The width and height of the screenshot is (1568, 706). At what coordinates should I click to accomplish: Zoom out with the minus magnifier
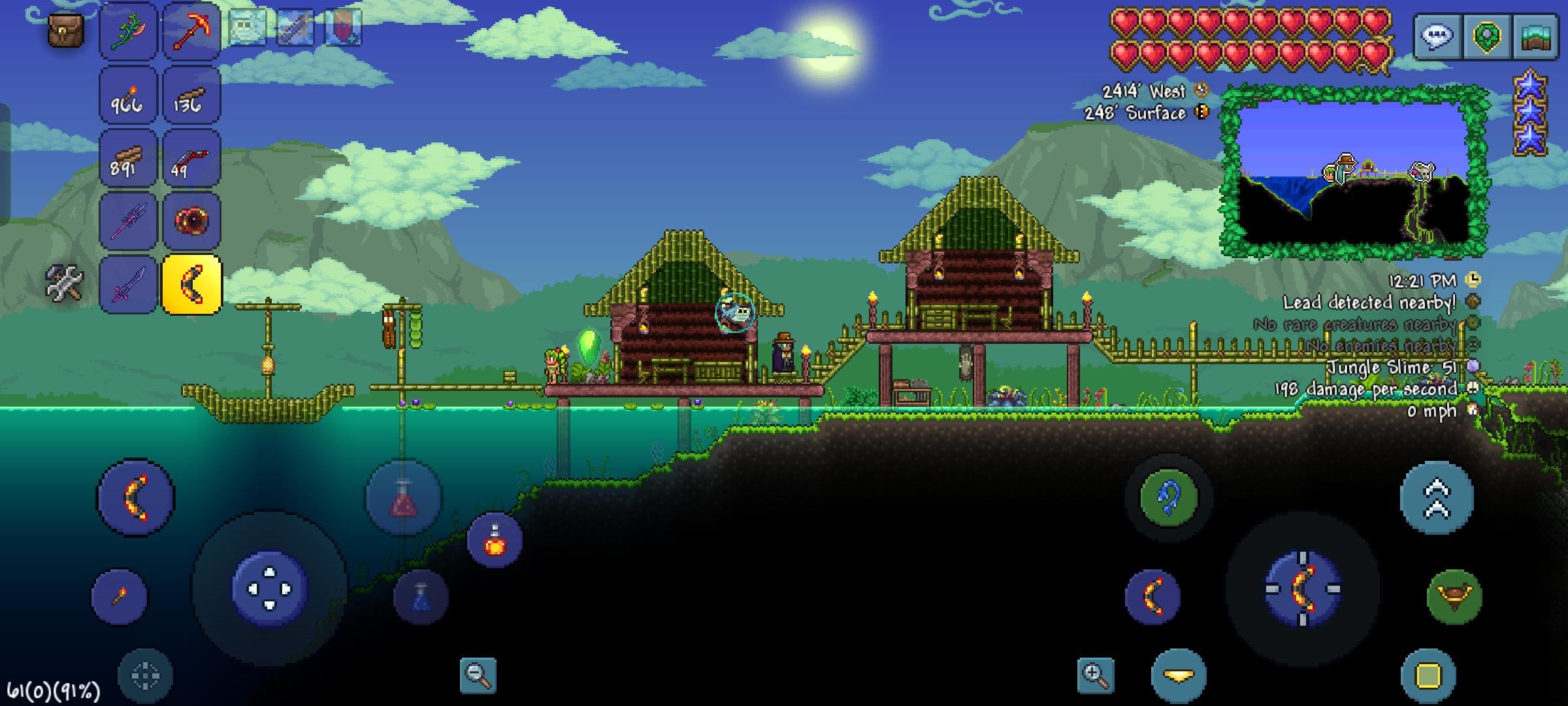point(478,675)
